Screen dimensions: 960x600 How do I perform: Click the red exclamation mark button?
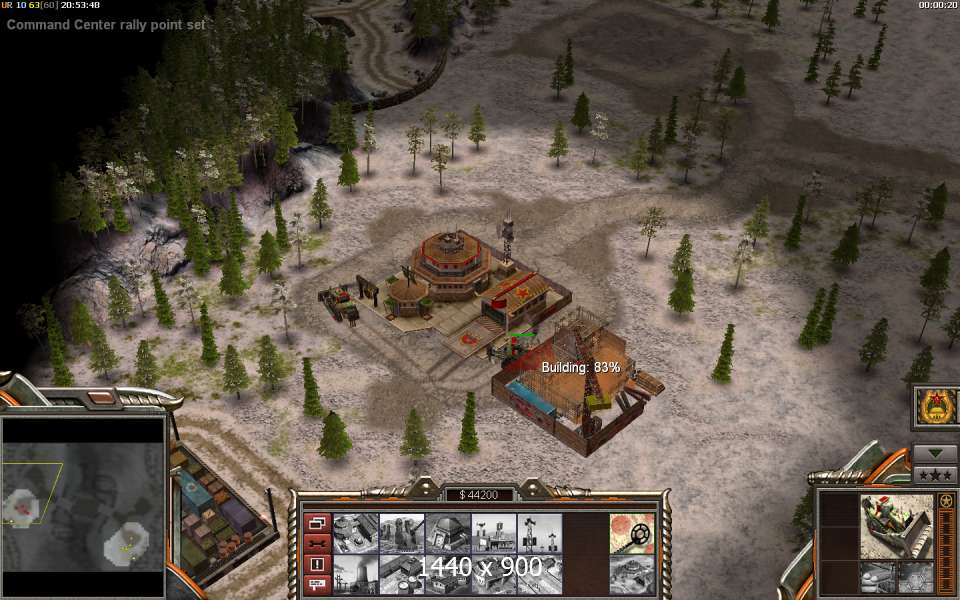tap(318, 564)
